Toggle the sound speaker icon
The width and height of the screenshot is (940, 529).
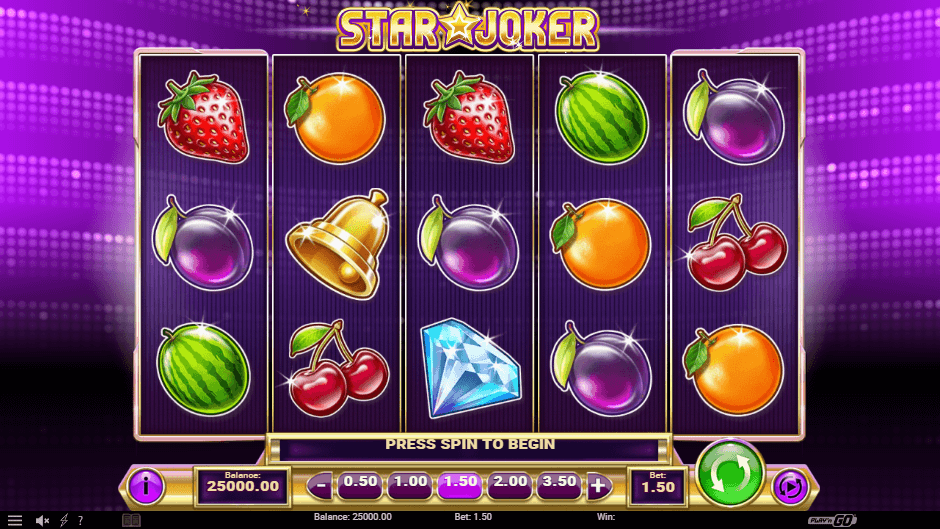click(x=43, y=520)
